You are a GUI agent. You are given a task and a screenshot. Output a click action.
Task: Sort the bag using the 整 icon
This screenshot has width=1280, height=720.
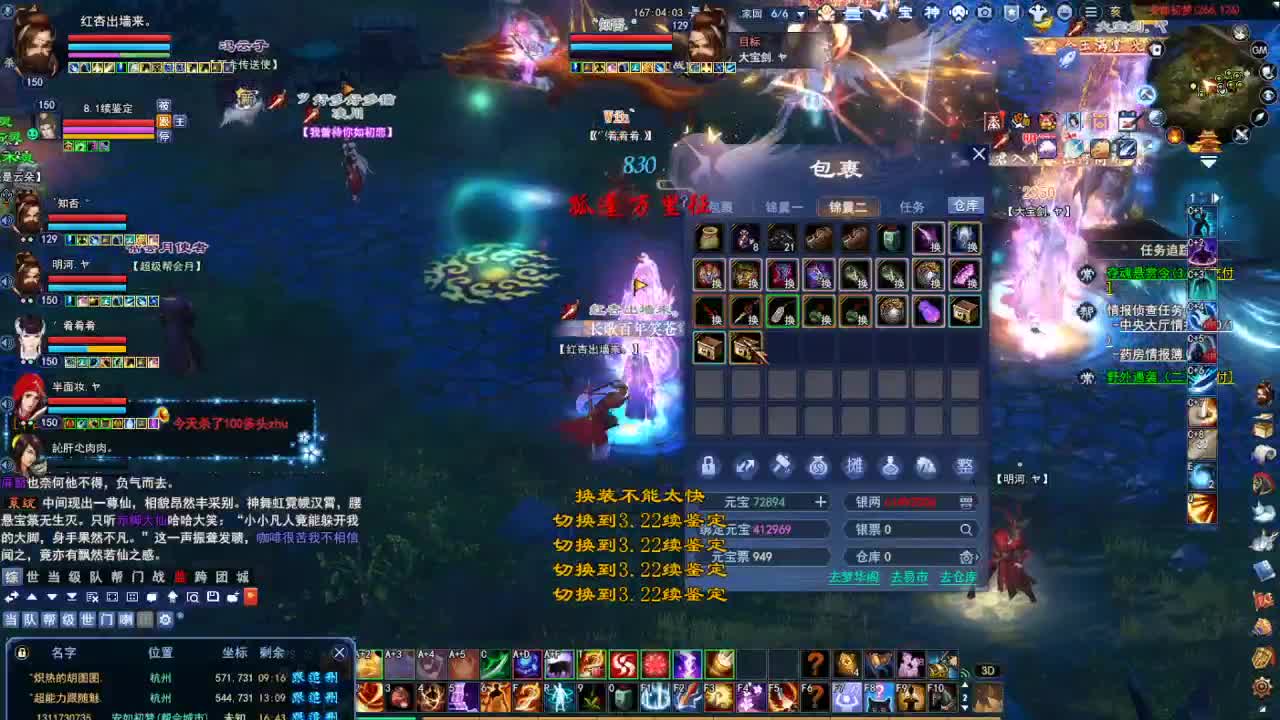pos(960,466)
